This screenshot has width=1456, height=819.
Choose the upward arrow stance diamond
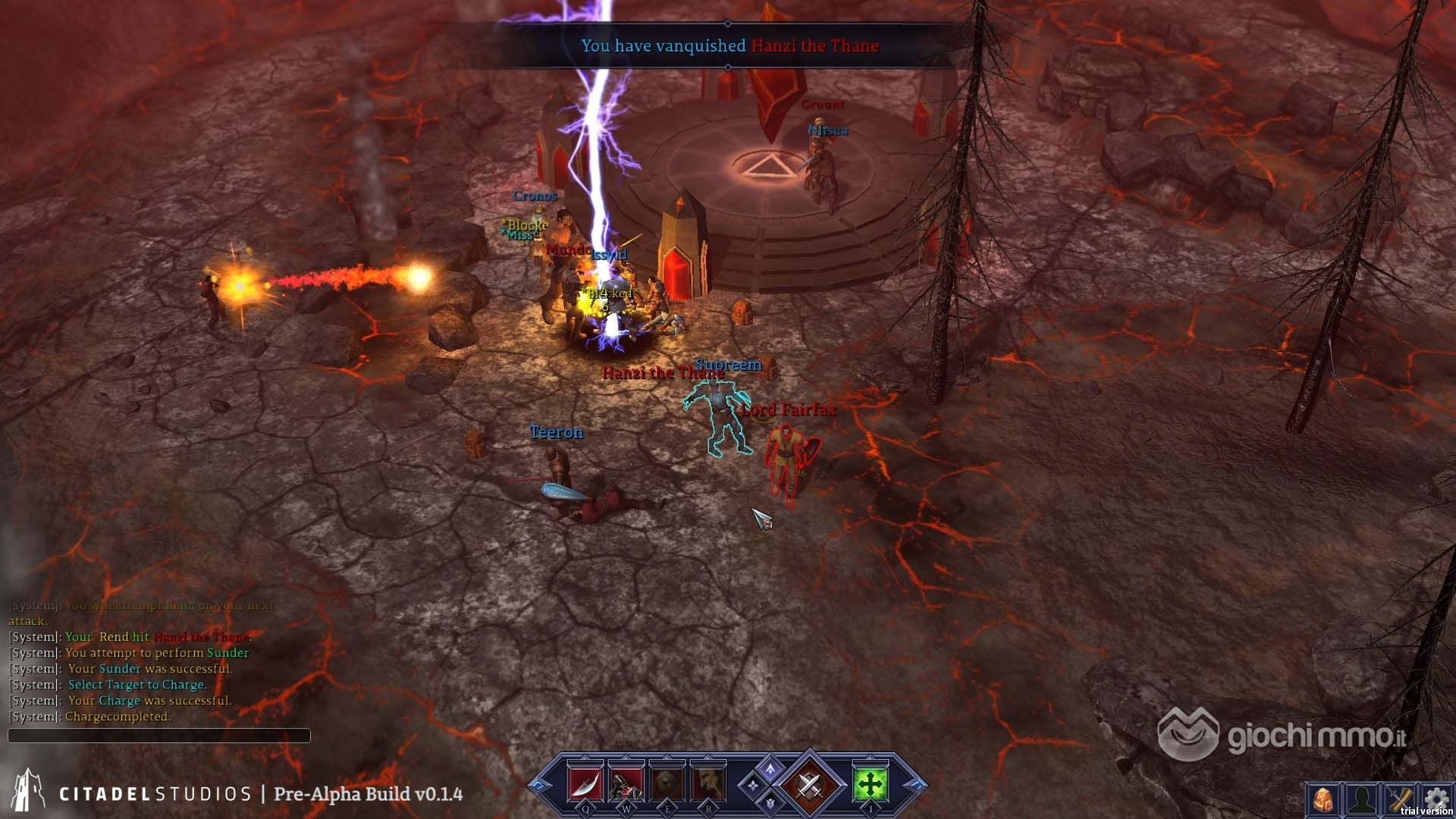coord(770,769)
